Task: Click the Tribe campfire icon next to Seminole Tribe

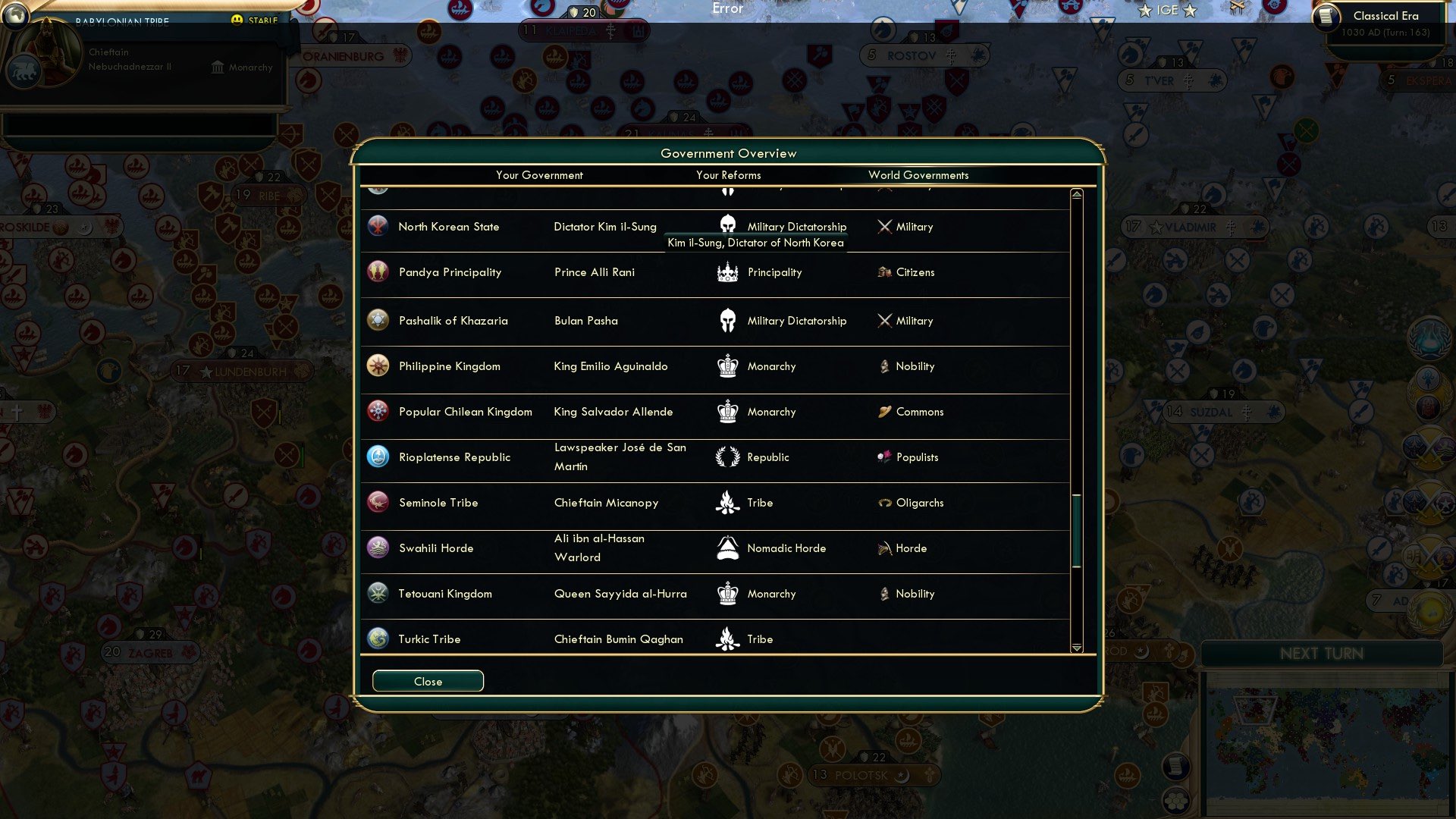Action: pos(727,503)
